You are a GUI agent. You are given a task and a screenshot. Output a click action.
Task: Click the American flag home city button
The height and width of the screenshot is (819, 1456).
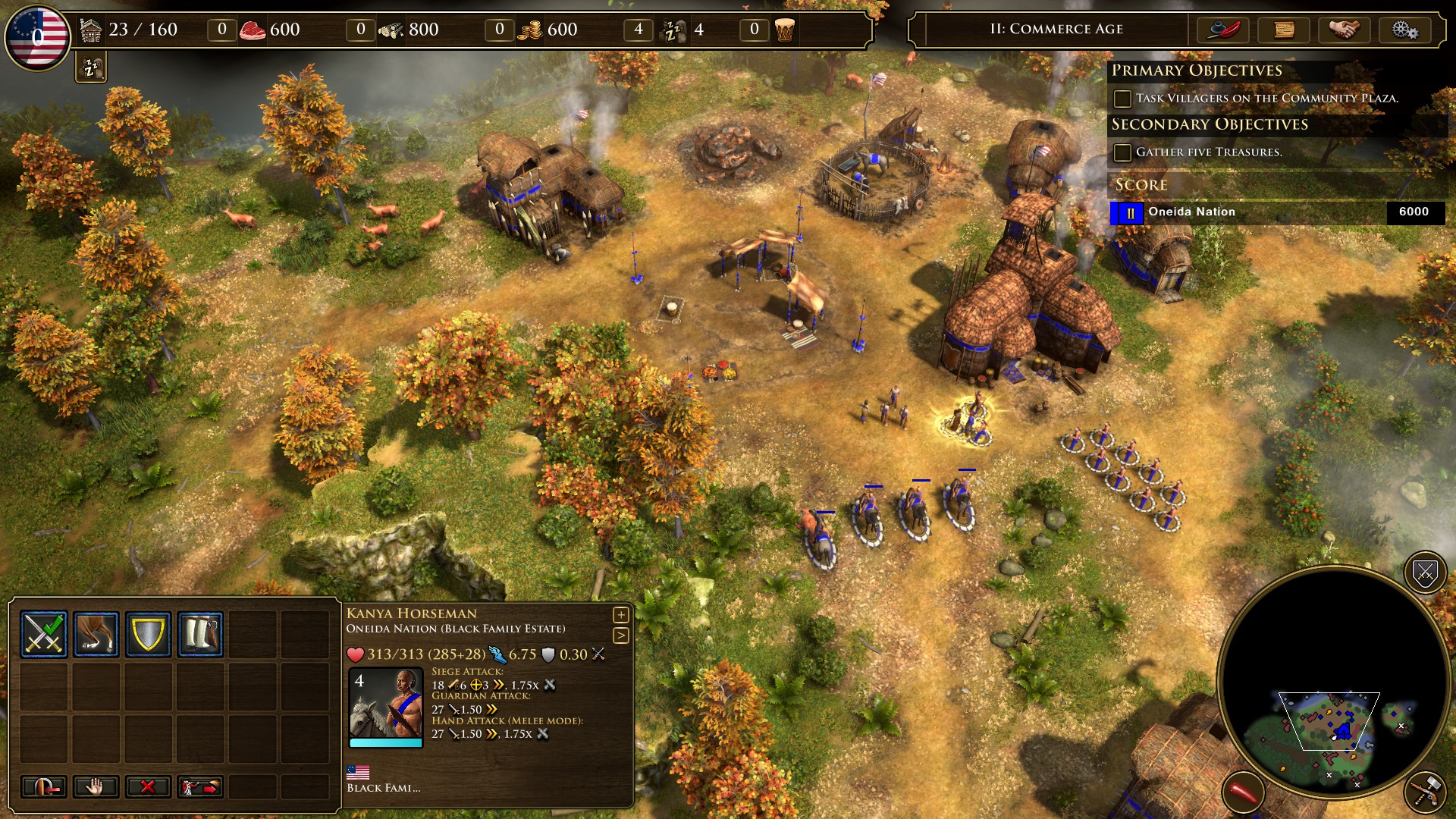(x=37, y=36)
